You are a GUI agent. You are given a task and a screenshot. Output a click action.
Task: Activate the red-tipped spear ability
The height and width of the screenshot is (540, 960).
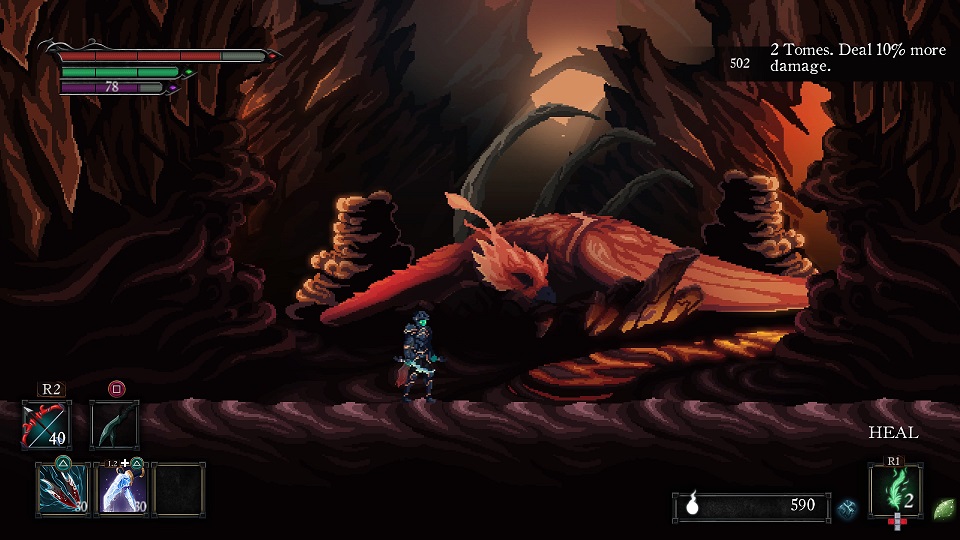[x=62, y=489]
